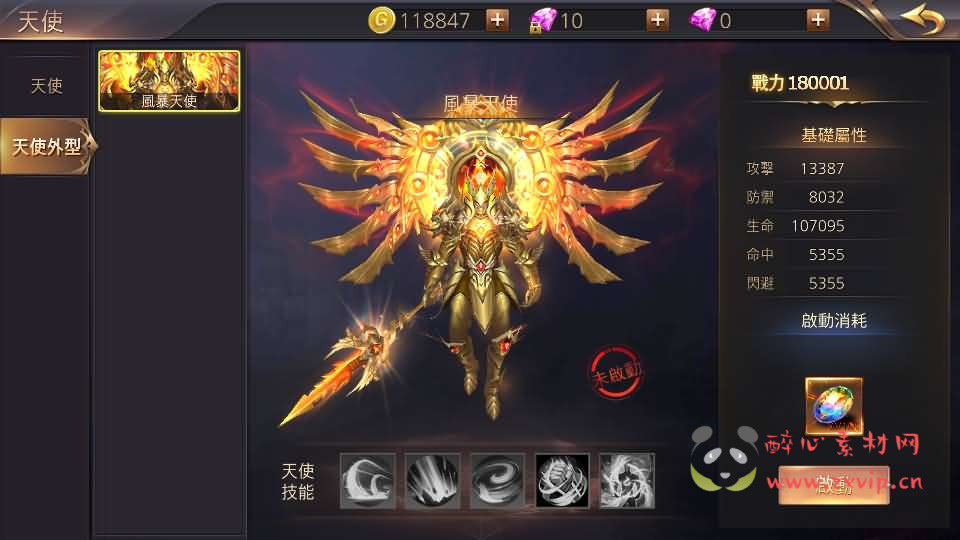Add more gold coins with the plus button
The width and height of the screenshot is (960, 540).
(x=497, y=19)
